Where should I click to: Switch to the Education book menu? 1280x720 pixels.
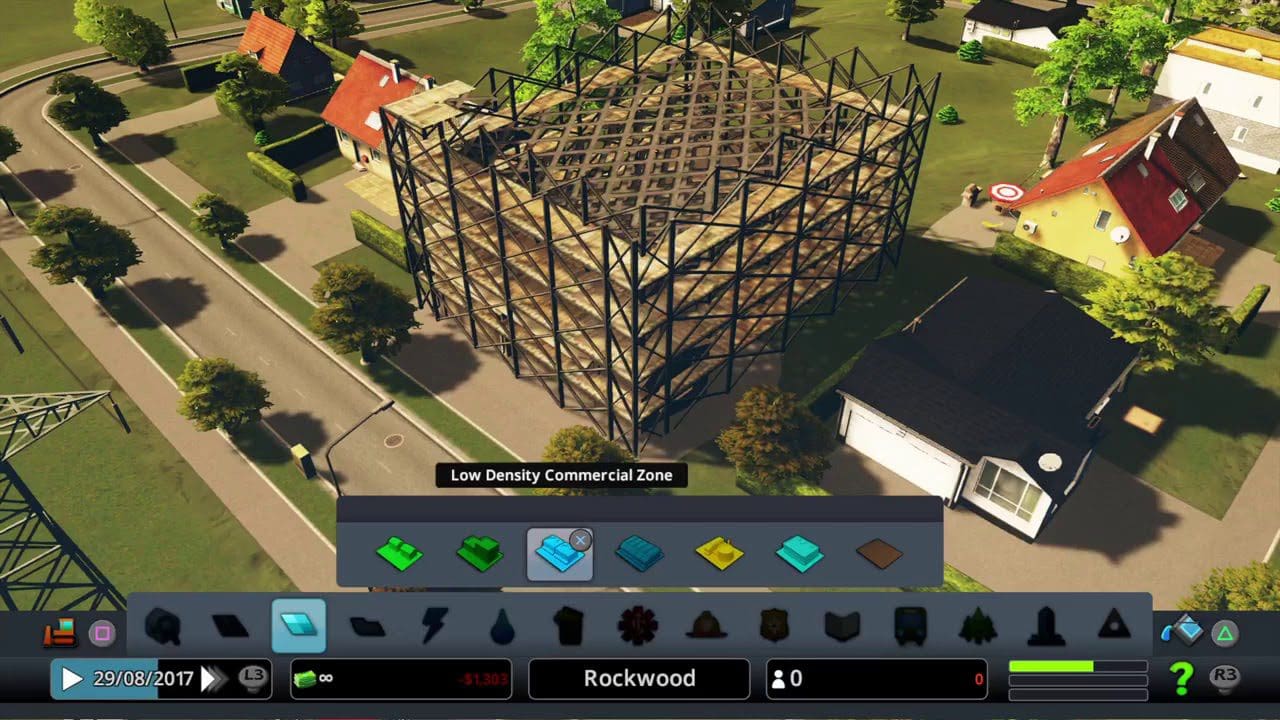[x=842, y=626]
